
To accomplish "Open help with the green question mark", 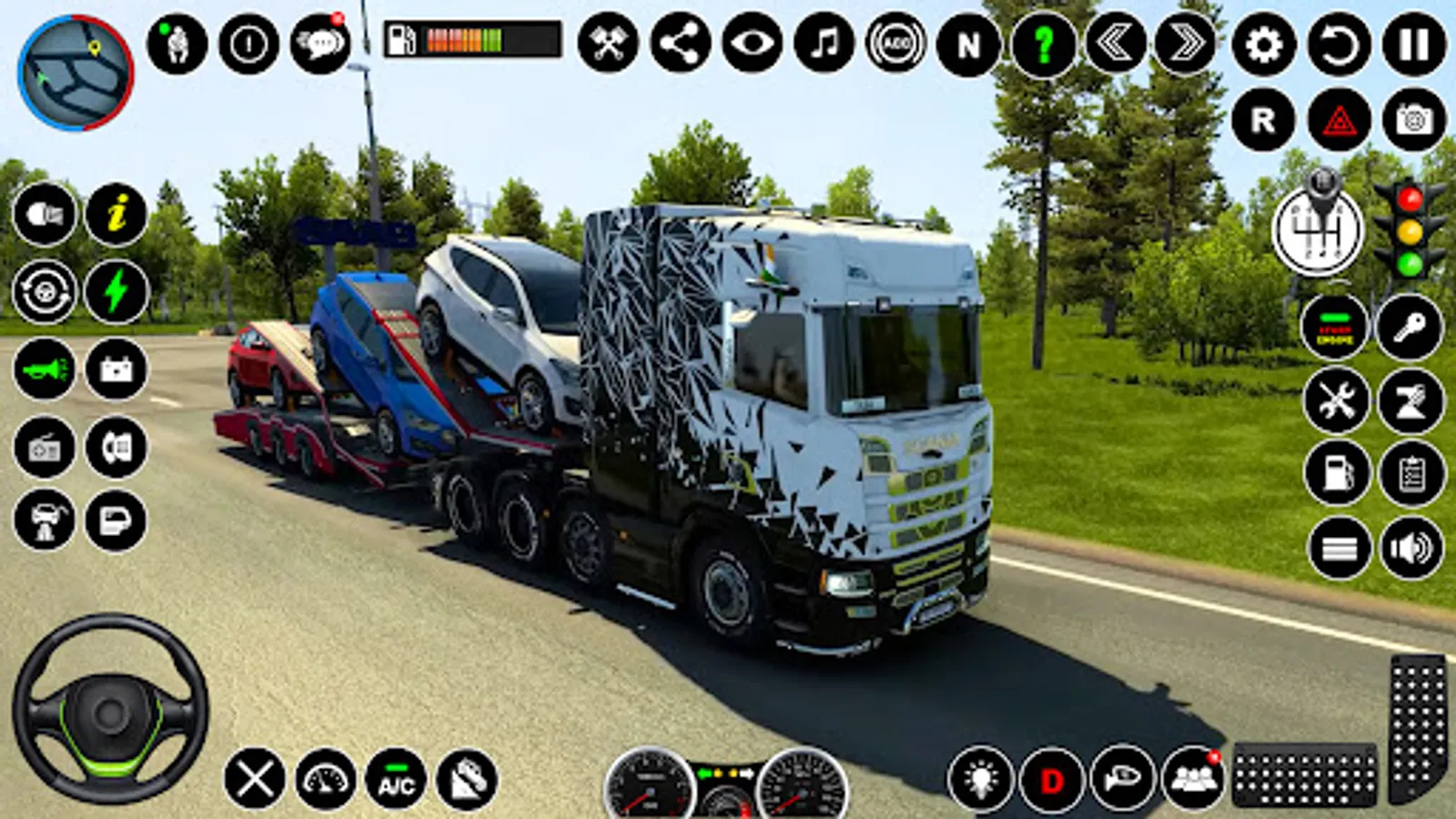I will tap(1043, 44).
